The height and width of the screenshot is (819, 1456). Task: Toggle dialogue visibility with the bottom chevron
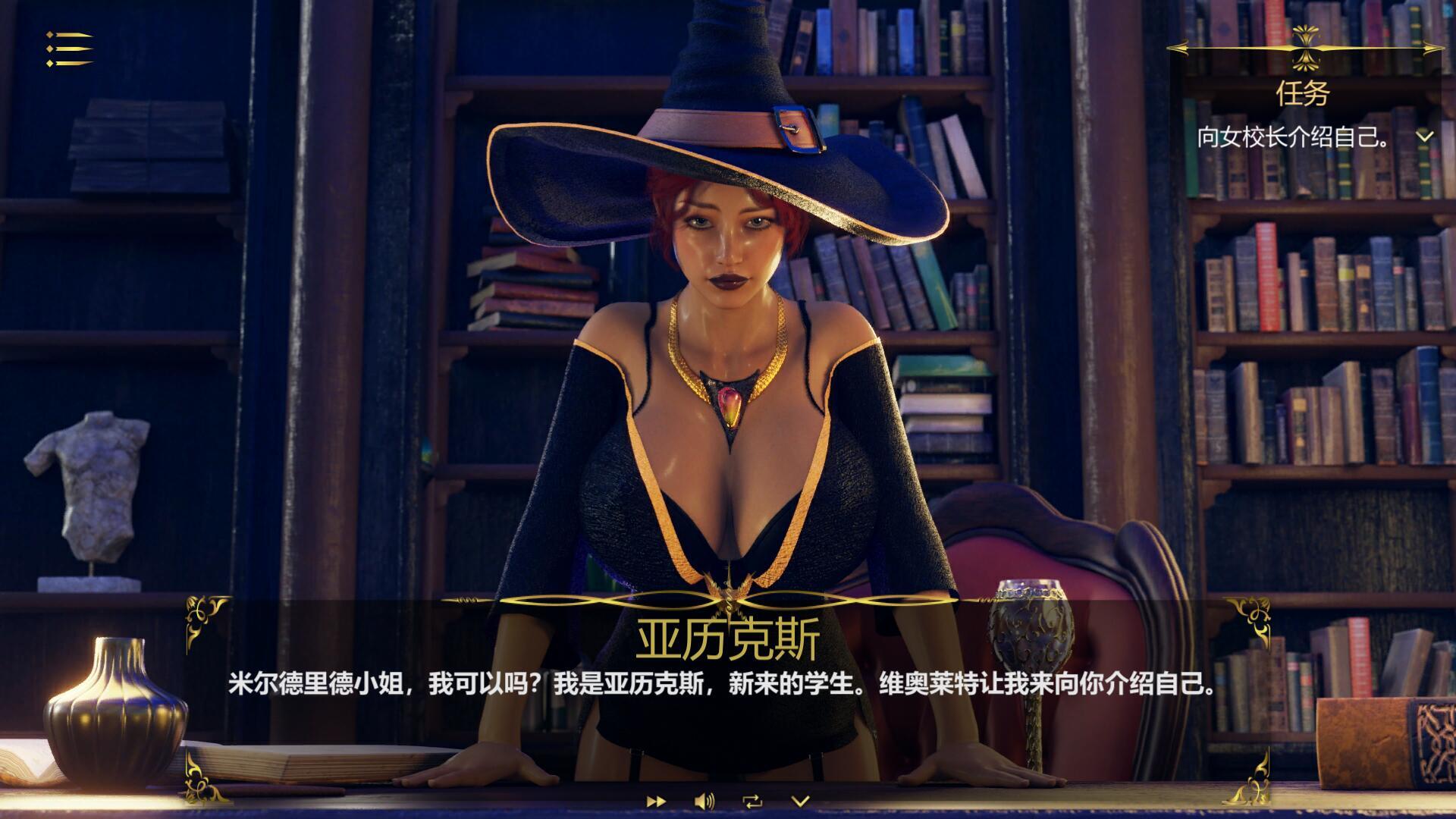click(800, 801)
